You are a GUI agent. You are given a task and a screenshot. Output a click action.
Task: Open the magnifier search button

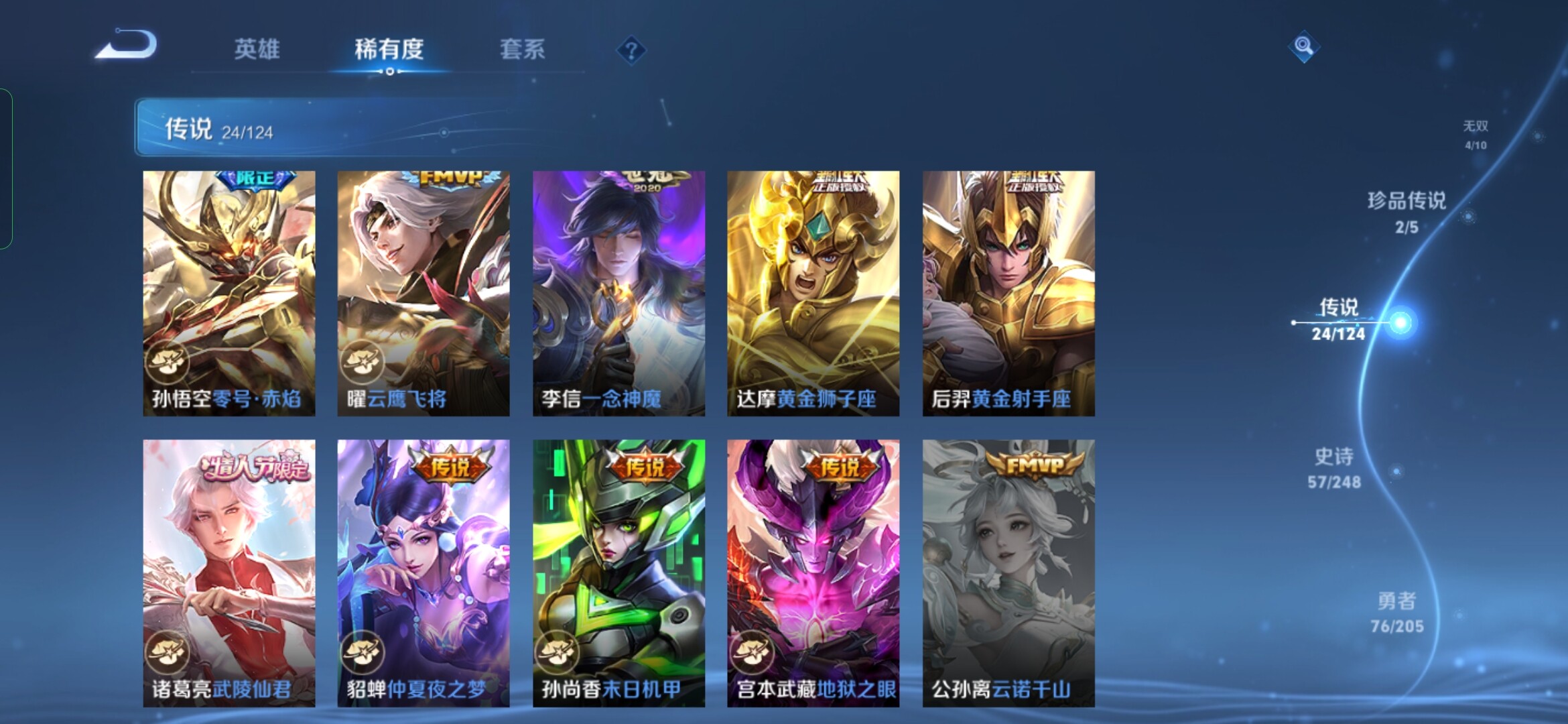(1303, 46)
